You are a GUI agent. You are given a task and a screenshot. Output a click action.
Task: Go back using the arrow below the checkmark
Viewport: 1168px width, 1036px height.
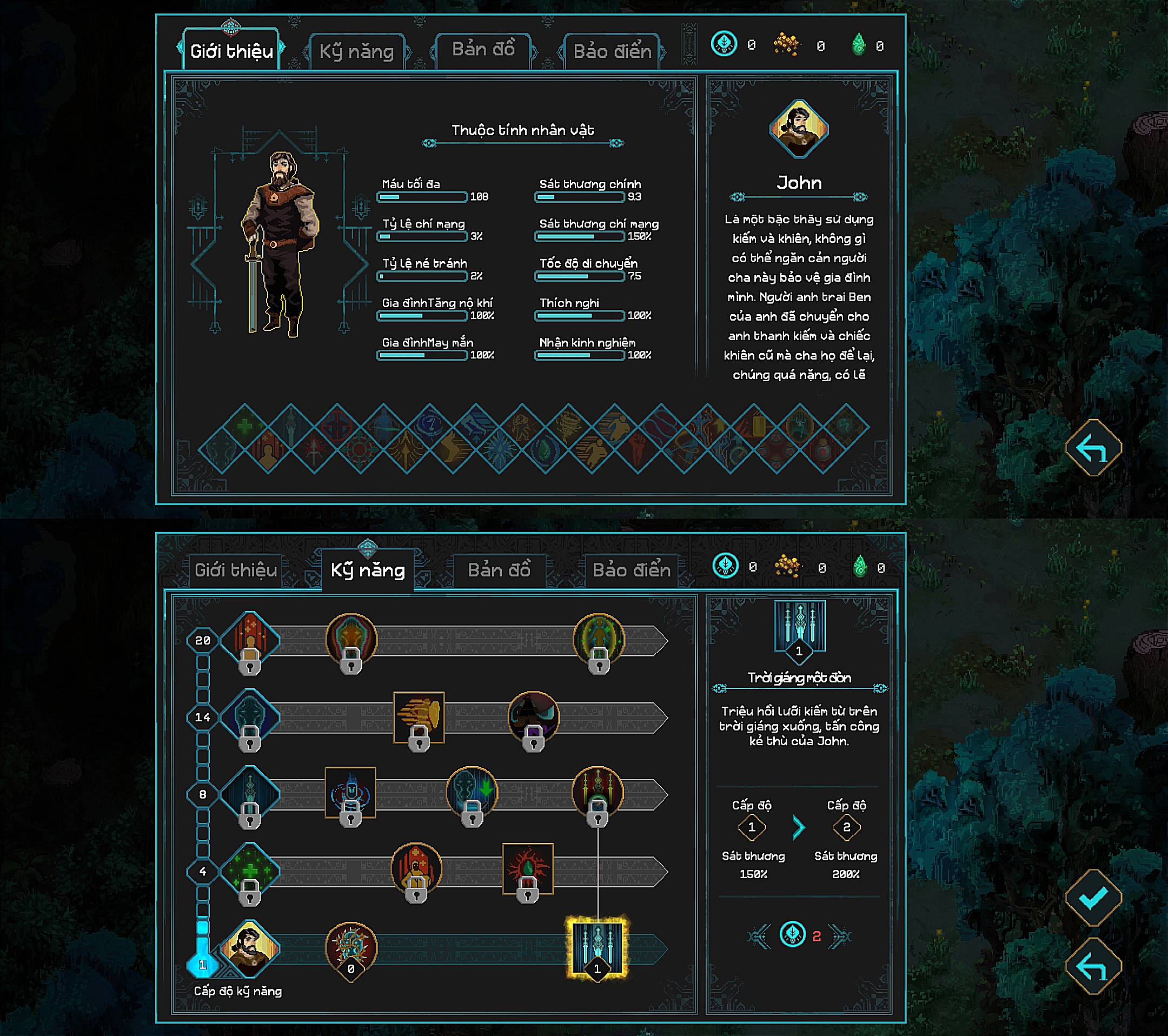click(1093, 966)
